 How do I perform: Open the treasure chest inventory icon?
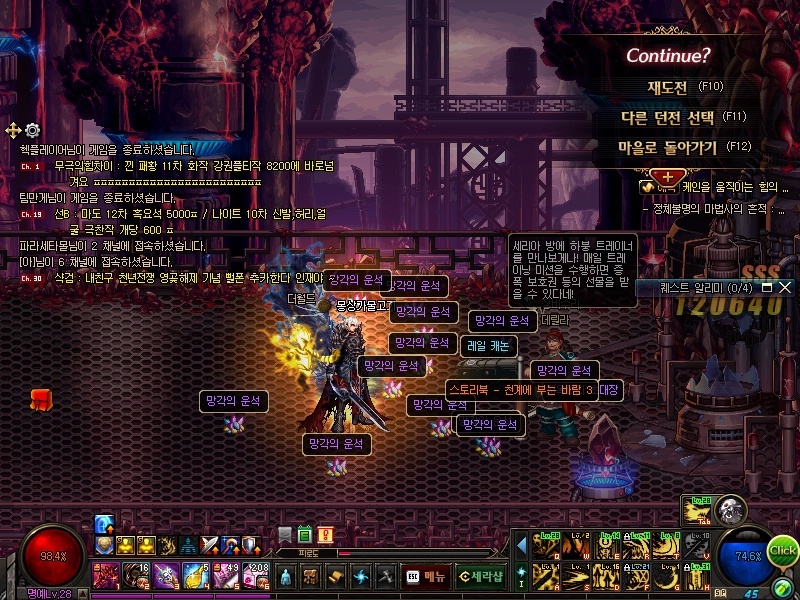click(x=310, y=577)
